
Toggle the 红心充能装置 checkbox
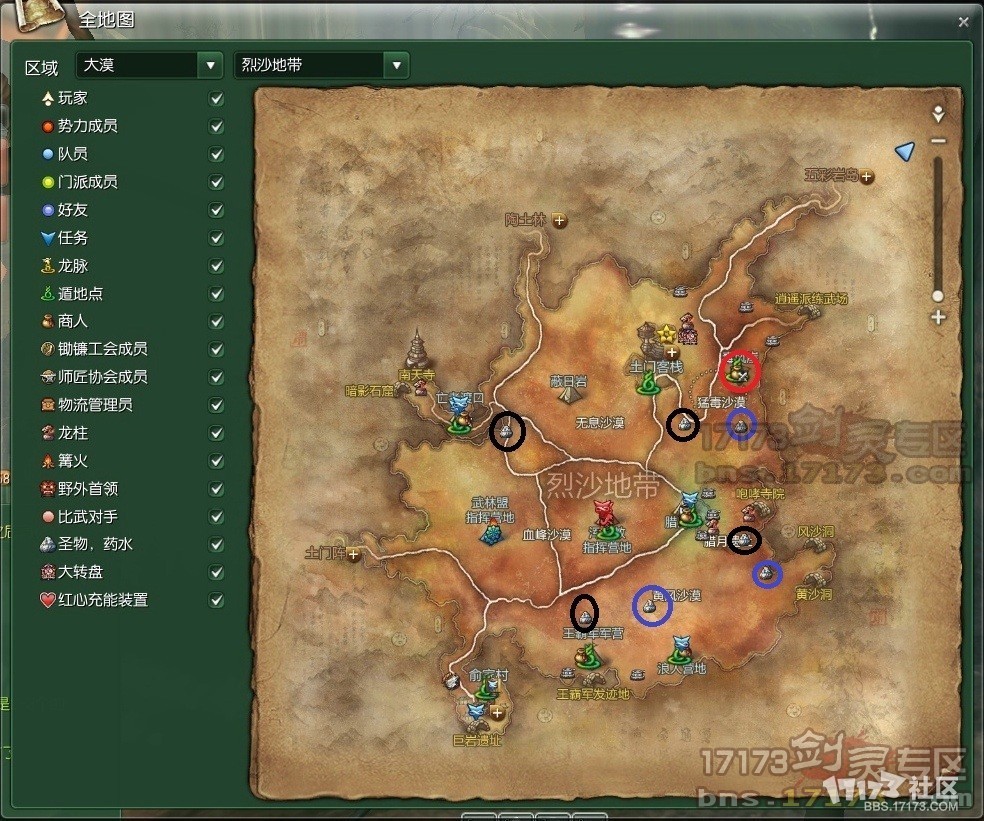(x=216, y=601)
